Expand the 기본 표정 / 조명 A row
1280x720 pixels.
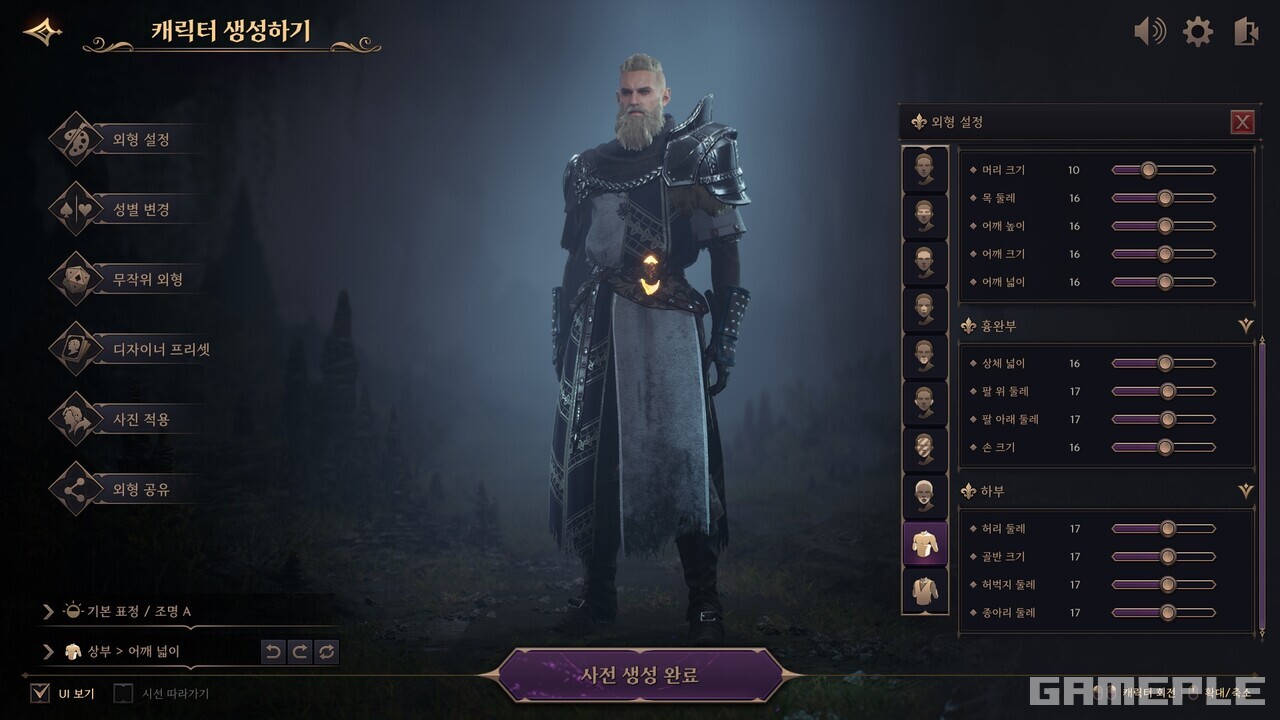(x=48, y=611)
